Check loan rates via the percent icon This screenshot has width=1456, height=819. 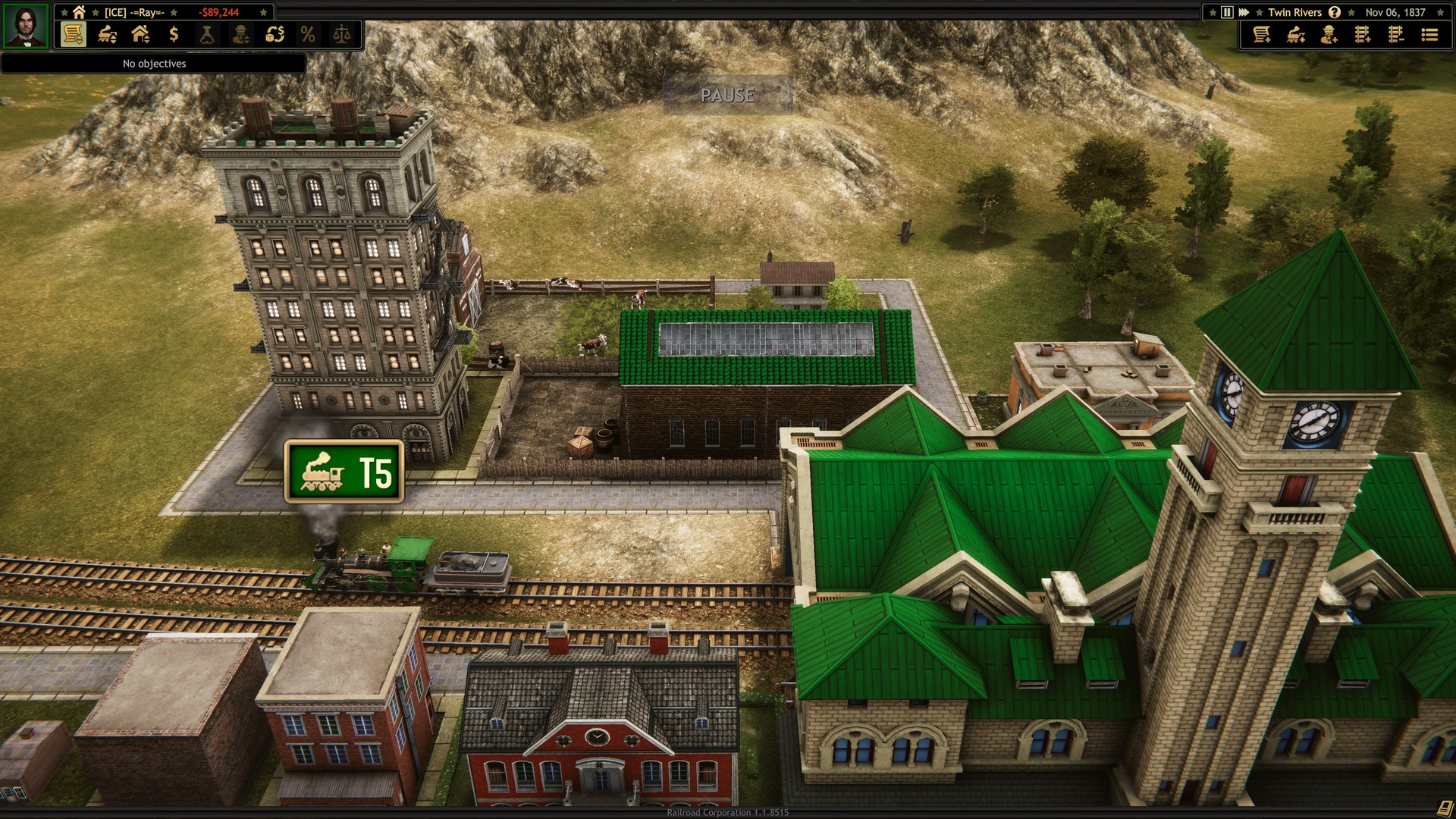coord(307,34)
